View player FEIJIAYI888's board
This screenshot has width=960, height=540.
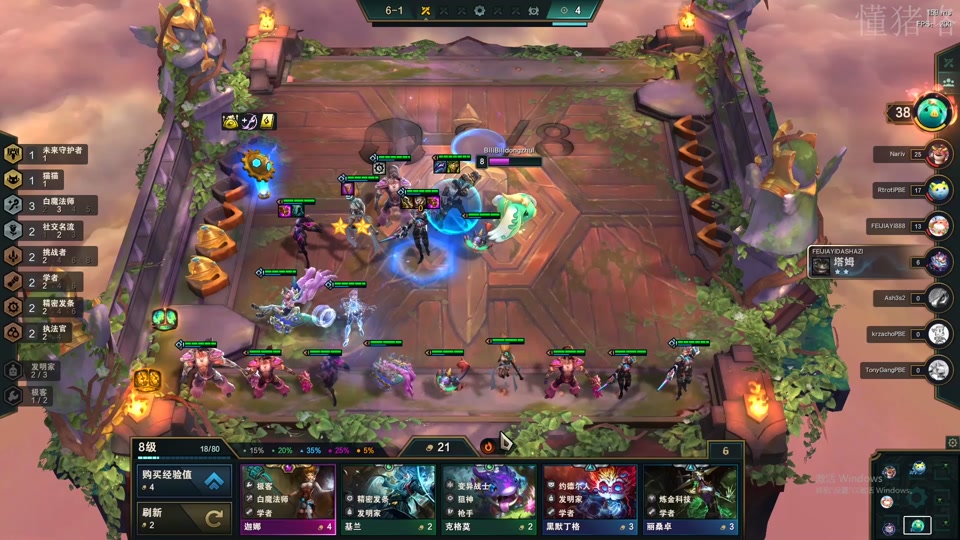(x=937, y=226)
